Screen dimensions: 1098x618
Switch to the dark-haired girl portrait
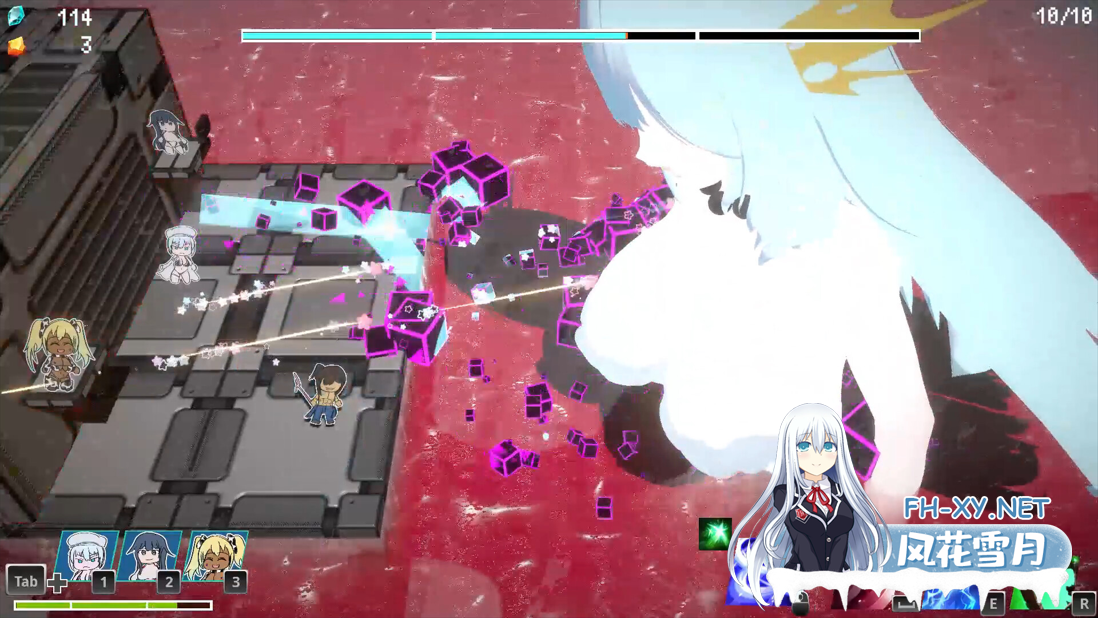tap(149, 556)
